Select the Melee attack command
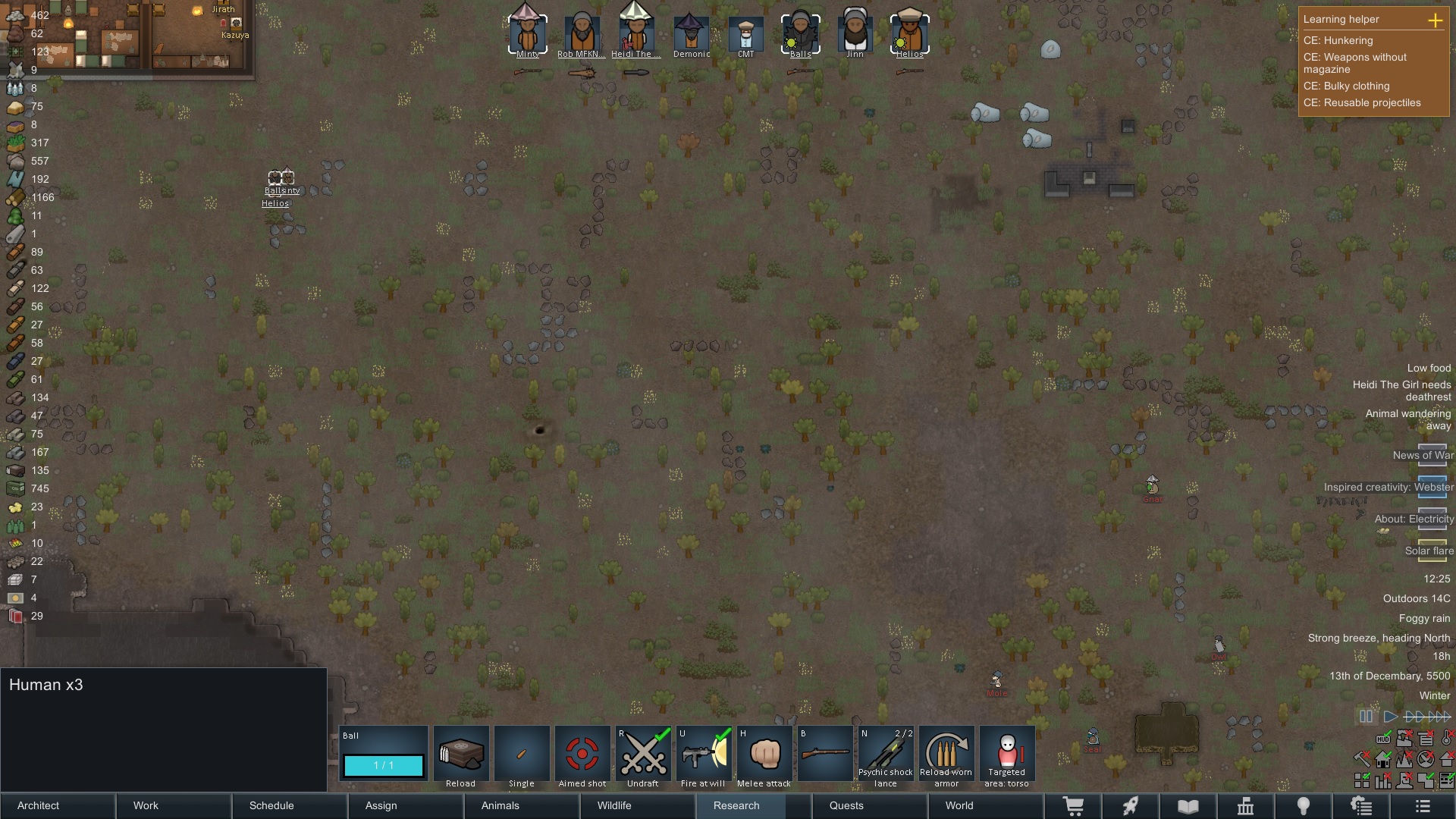Image resolution: width=1456 pixels, height=819 pixels. coord(764,755)
